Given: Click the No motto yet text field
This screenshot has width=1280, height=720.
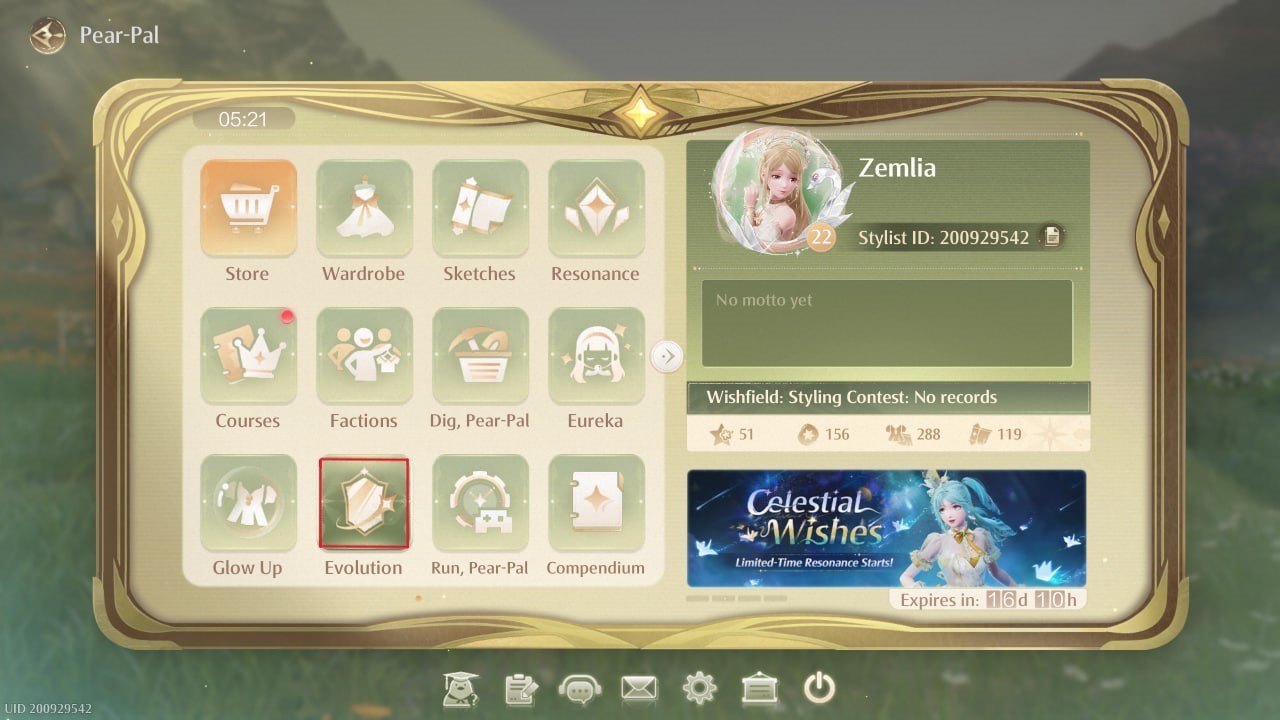Looking at the screenshot, I should coord(886,322).
